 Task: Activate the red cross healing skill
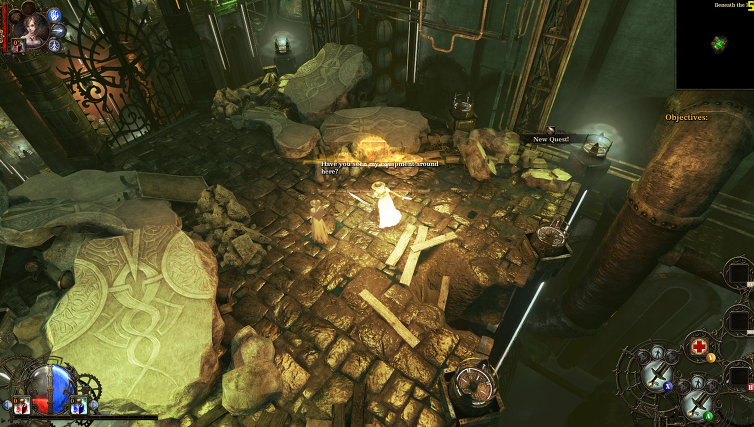point(699,347)
